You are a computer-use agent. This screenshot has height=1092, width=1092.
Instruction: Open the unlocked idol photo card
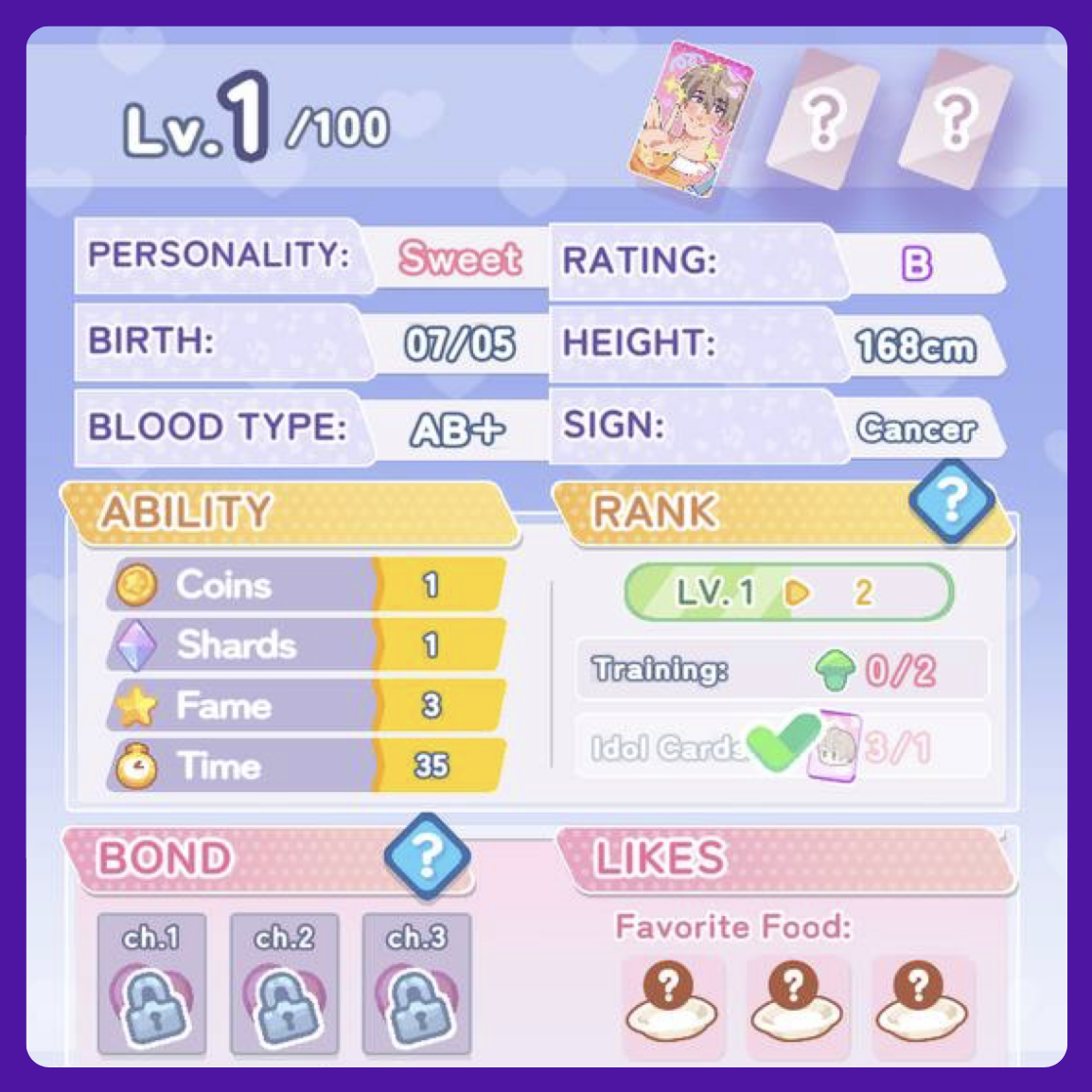(x=692, y=119)
